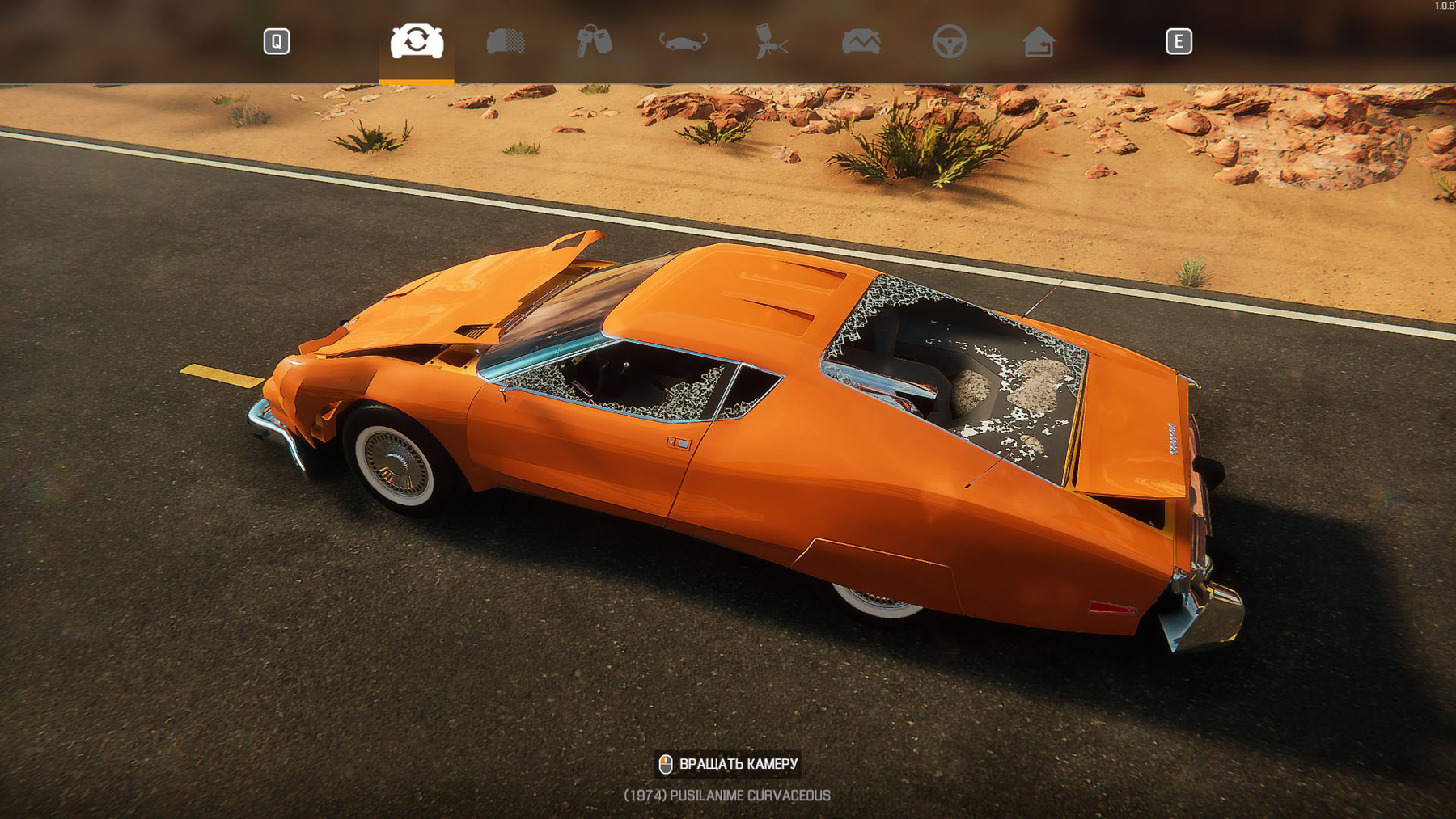The height and width of the screenshot is (819, 1456).
Task: Open the steering wheel drive tab
Action: coord(950,41)
